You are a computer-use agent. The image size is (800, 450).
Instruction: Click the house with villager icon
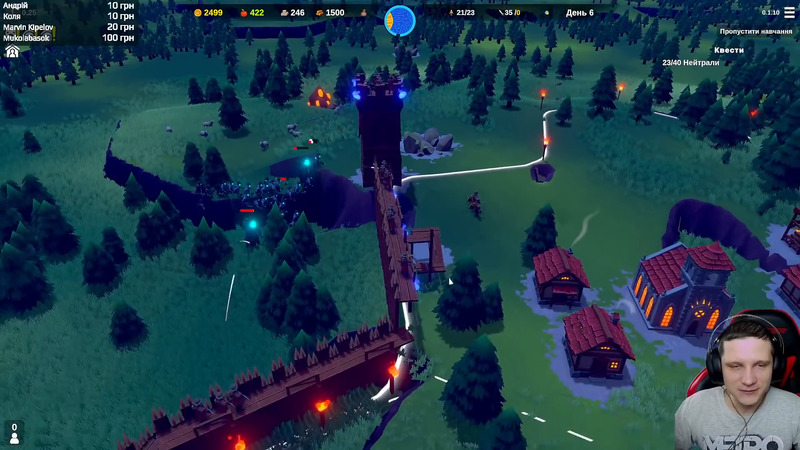click(x=12, y=51)
